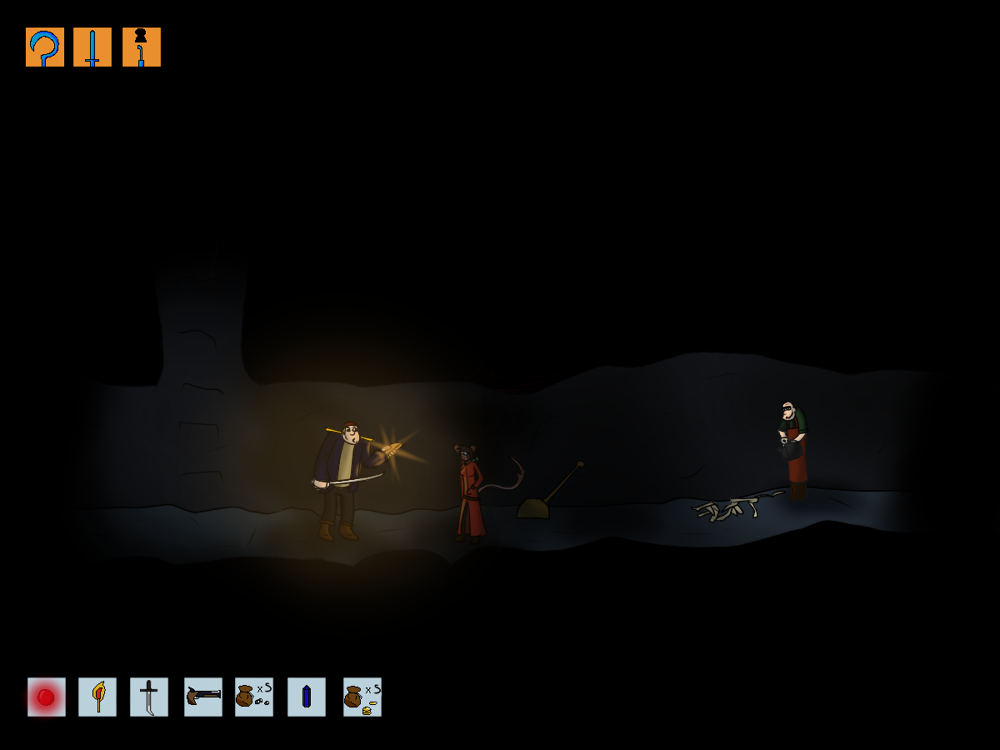
Task: Open the x5 gold coin pouch slot
Action: click(362, 697)
